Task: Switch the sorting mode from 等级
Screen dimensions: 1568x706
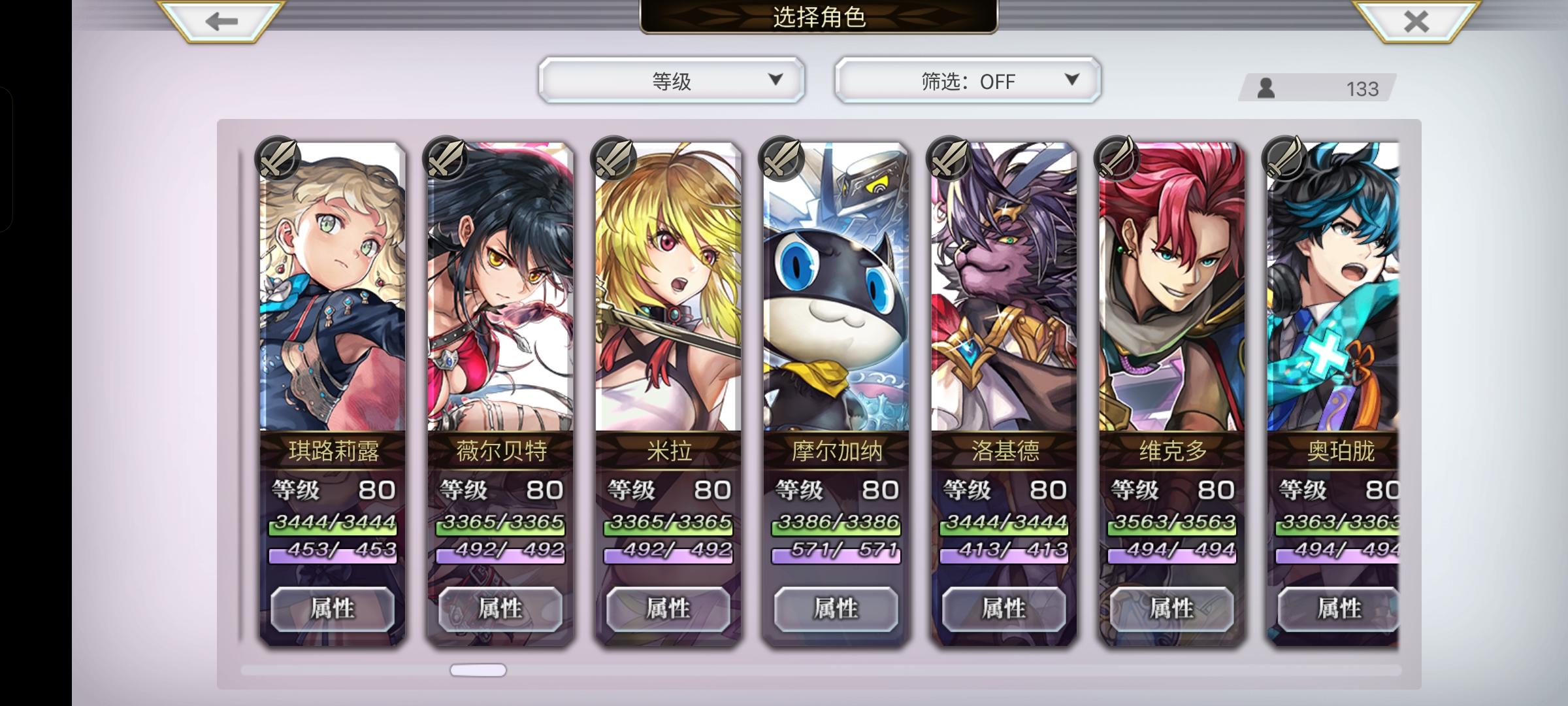Action: pyautogui.click(x=672, y=80)
